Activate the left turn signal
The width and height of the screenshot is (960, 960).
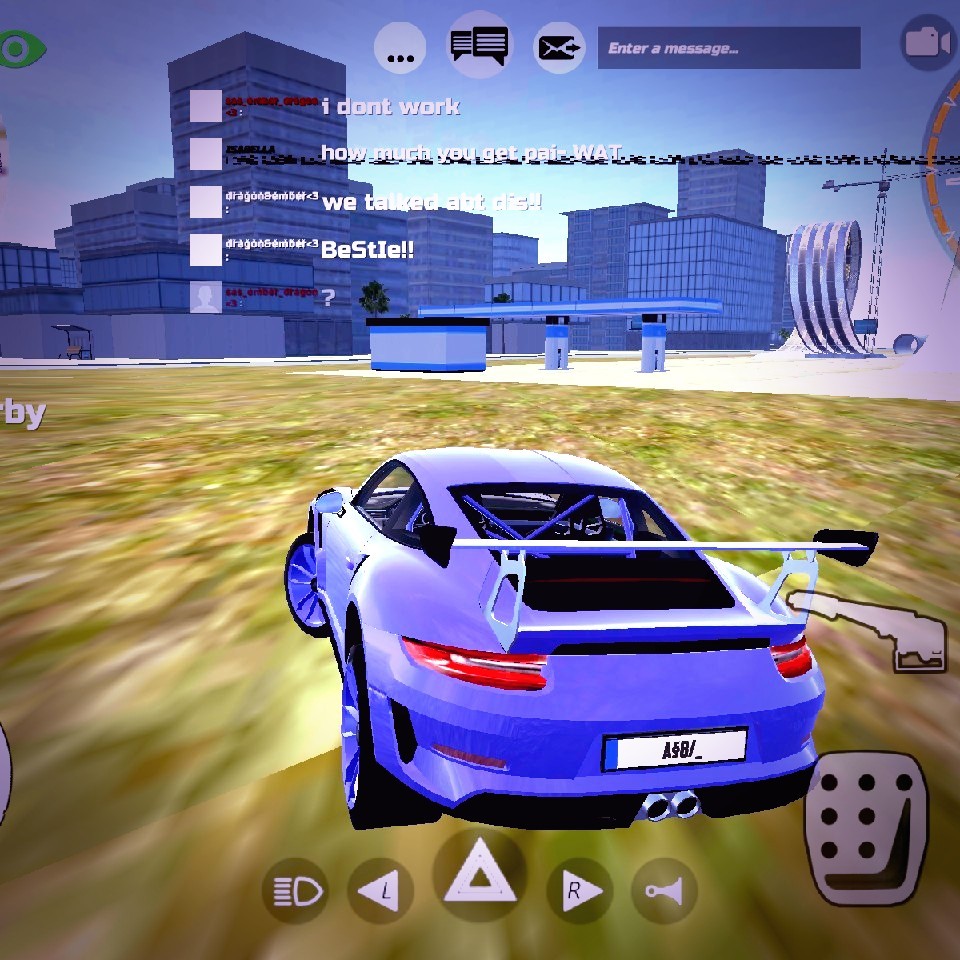(380, 890)
